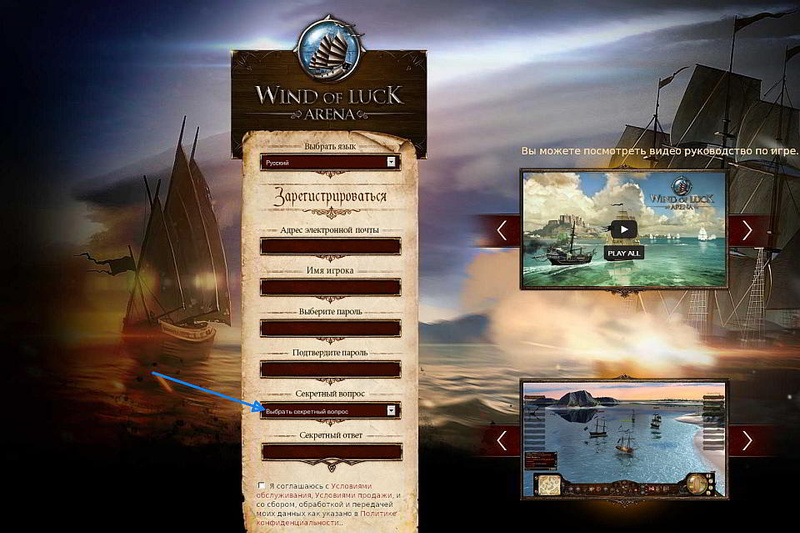The width and height of the screenshot is (800, 533).
Task: Tick the terms agreement checkbox
Action: (262, 486)
